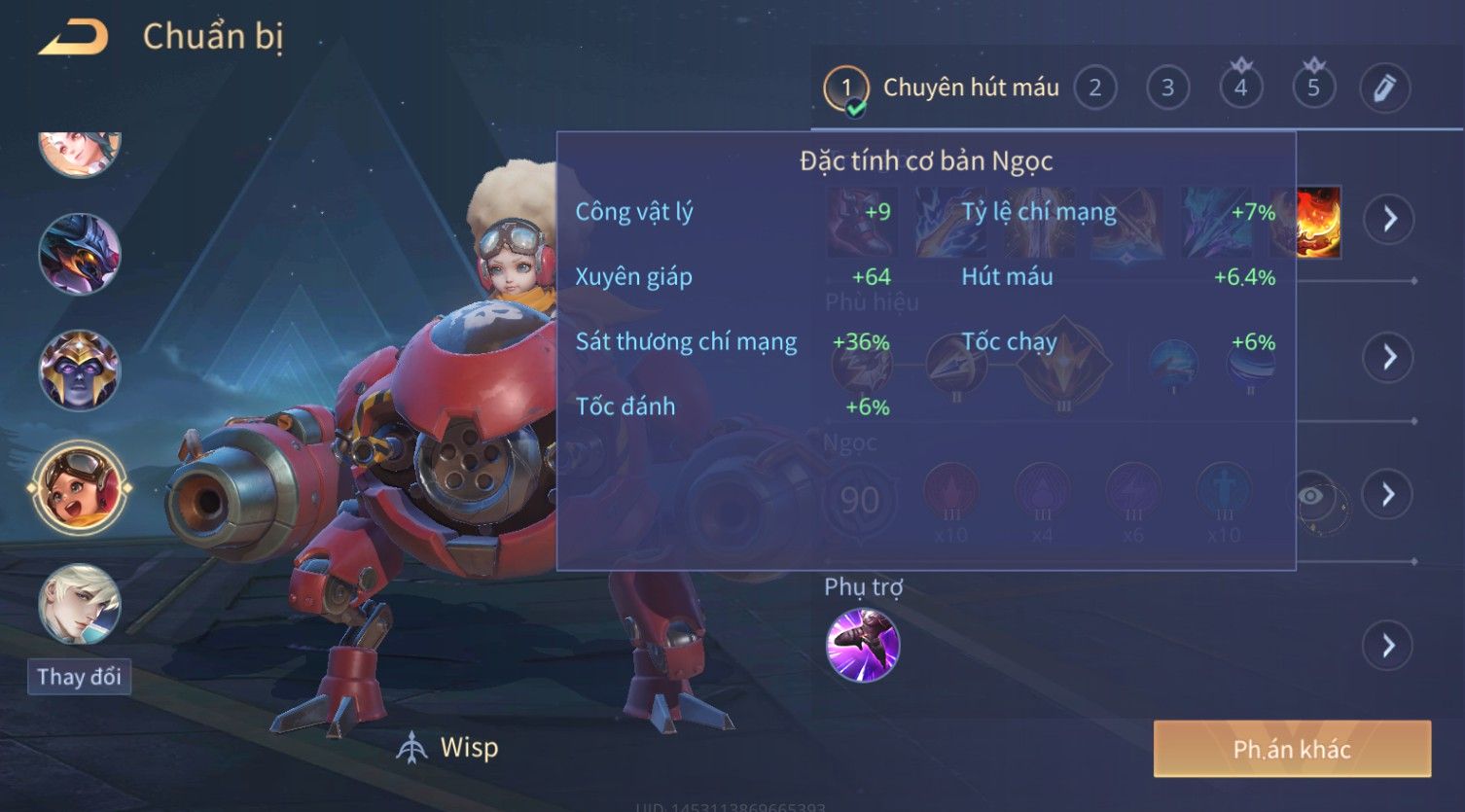Select the blonde-haired hero portrait

[x=80, y=604]
